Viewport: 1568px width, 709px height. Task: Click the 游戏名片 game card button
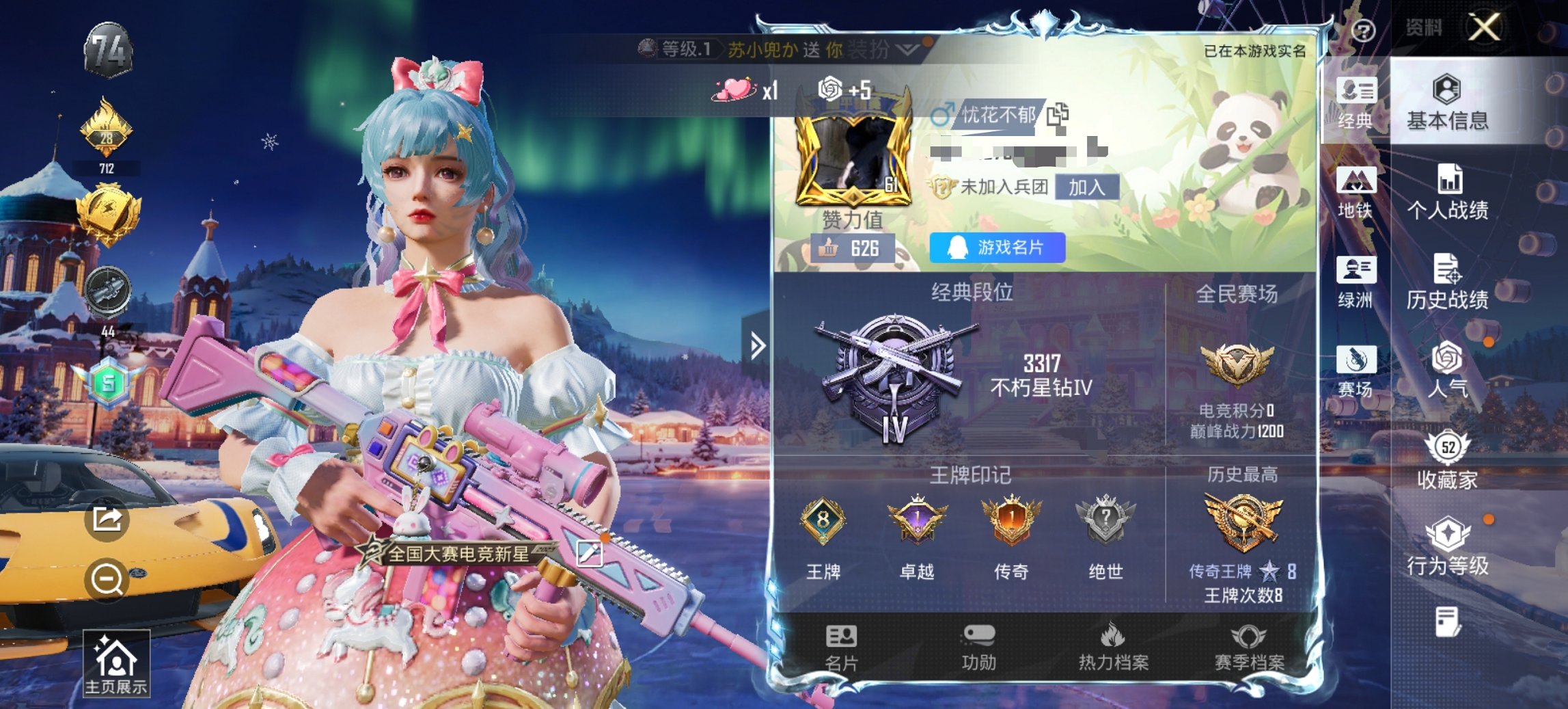[x=997, y=248]
